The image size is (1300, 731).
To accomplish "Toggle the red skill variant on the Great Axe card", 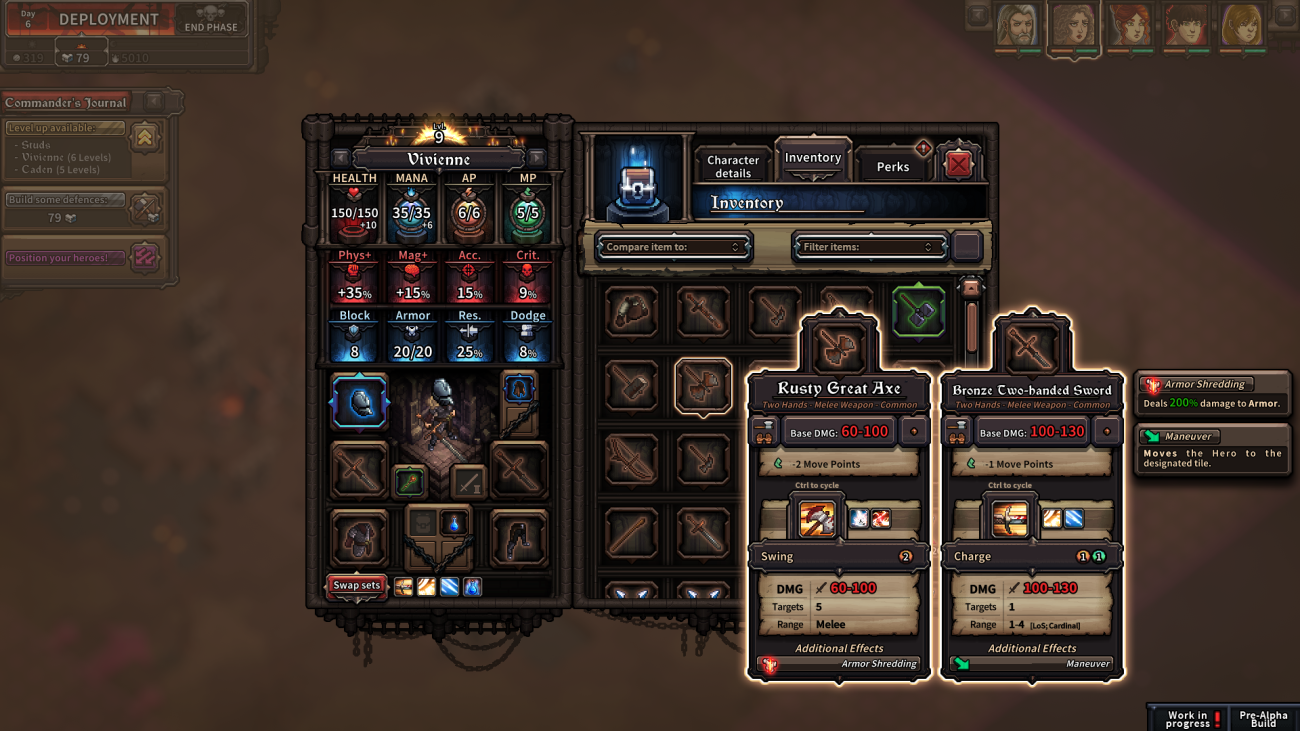I will point(881,518).
